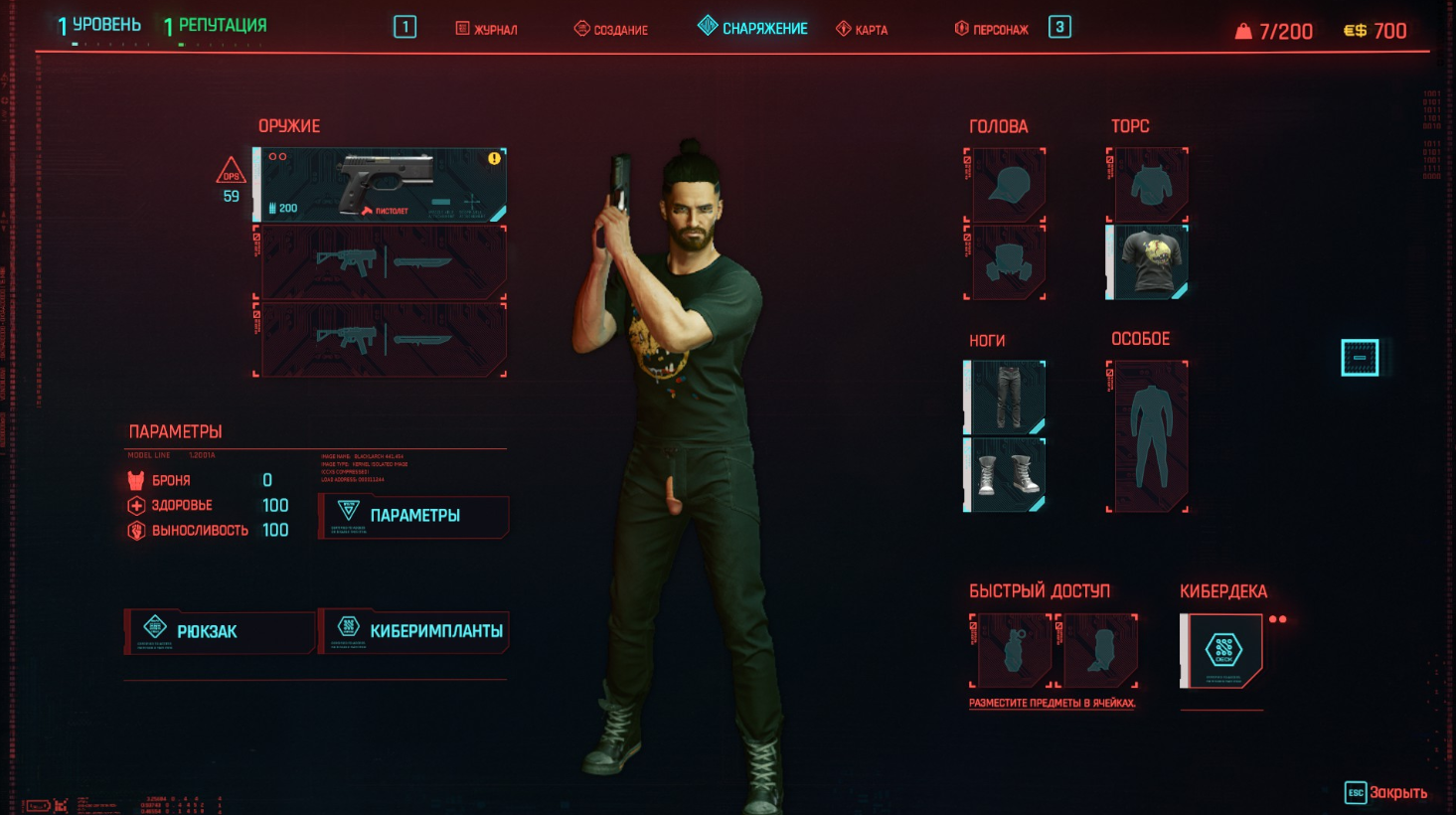This screenshot has width=1456, height=815.
Task: Switch to the Создание tab
Action: 611,29
